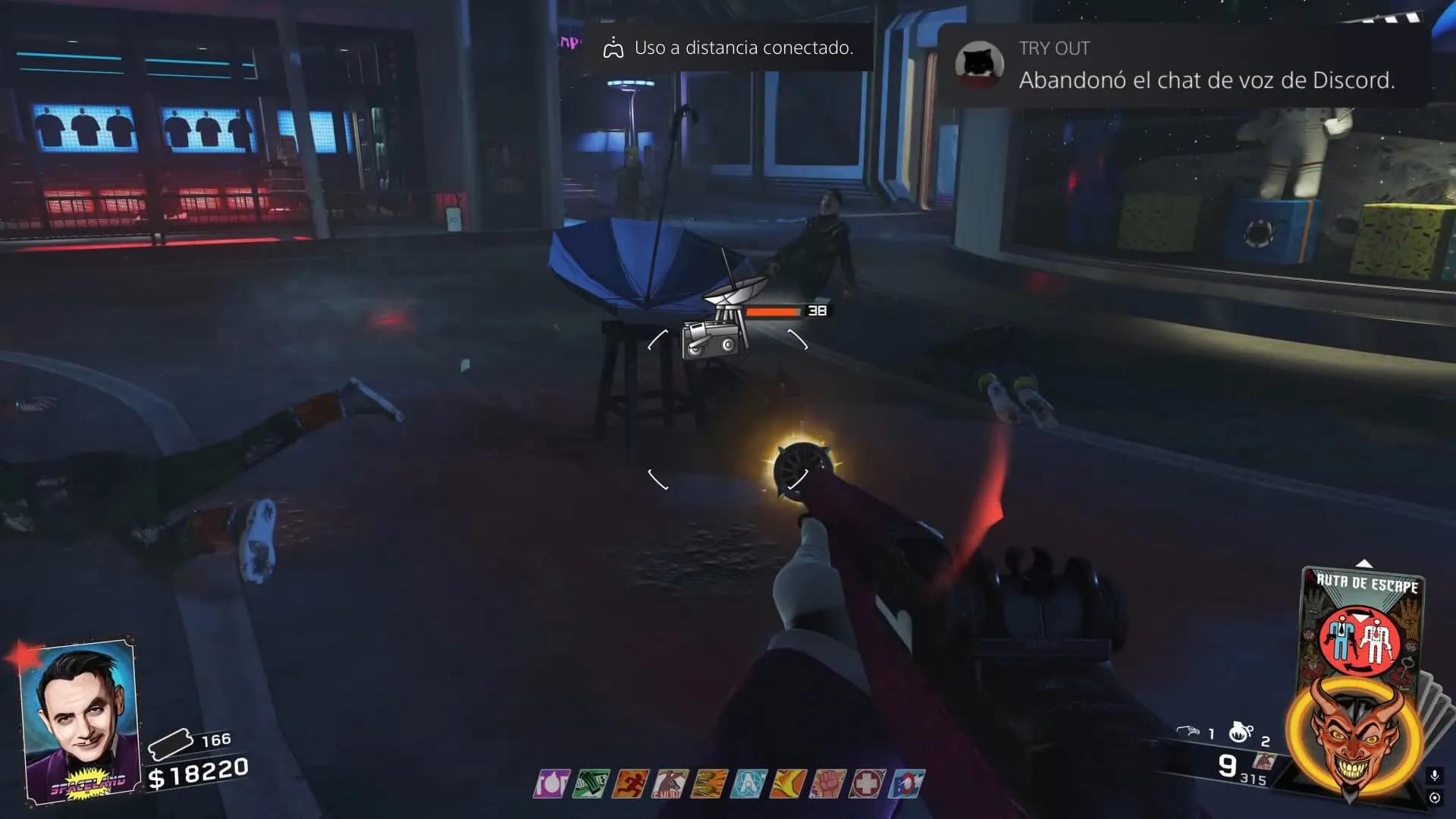Click the ticket icon beside 166
Viewport: 1456px width, 819px height.
tap(170, 744)
